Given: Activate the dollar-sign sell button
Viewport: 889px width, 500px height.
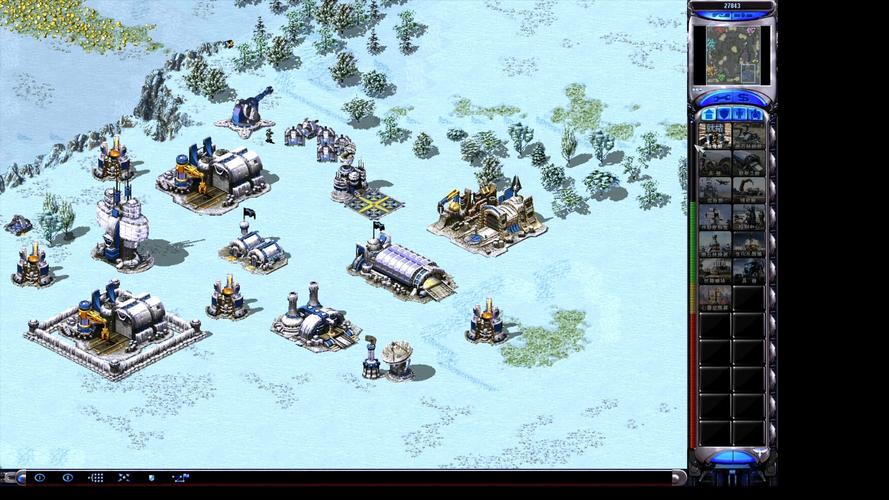Looking at the screenshot, I should tap(744, 98).
